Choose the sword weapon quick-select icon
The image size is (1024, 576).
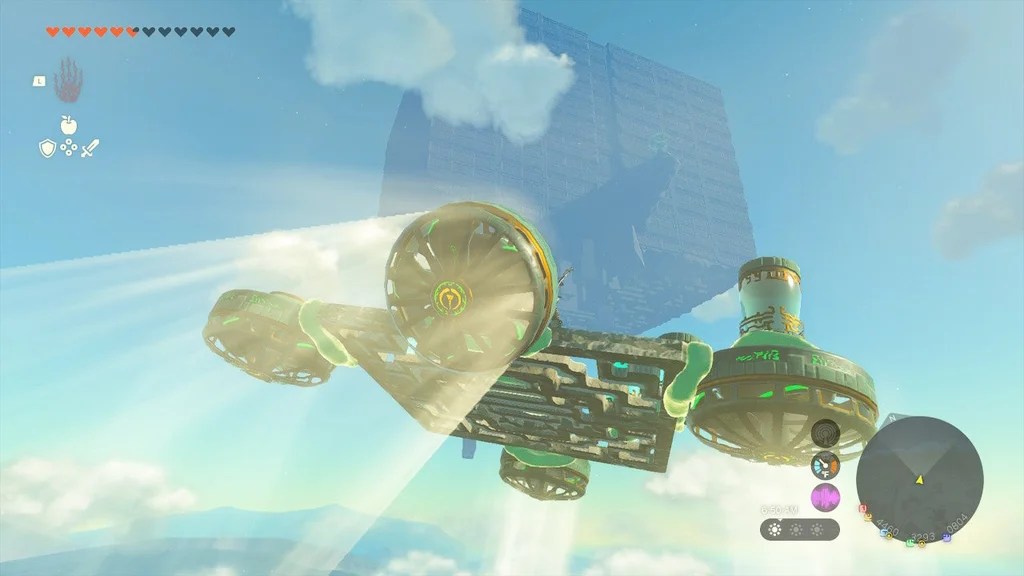[x=90, y=148]
